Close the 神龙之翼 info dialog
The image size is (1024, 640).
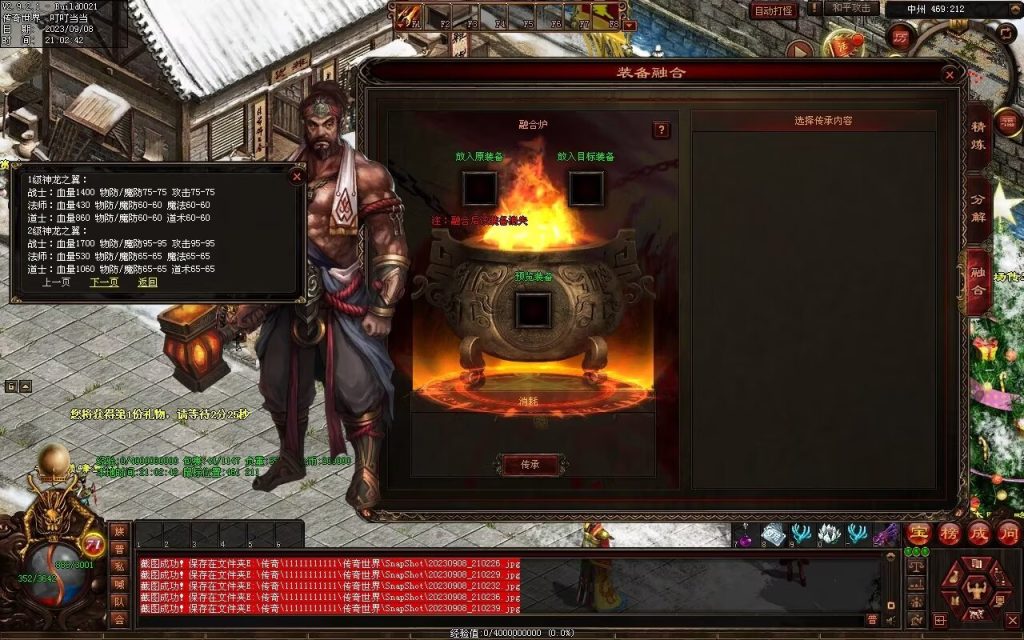[296, 176]
